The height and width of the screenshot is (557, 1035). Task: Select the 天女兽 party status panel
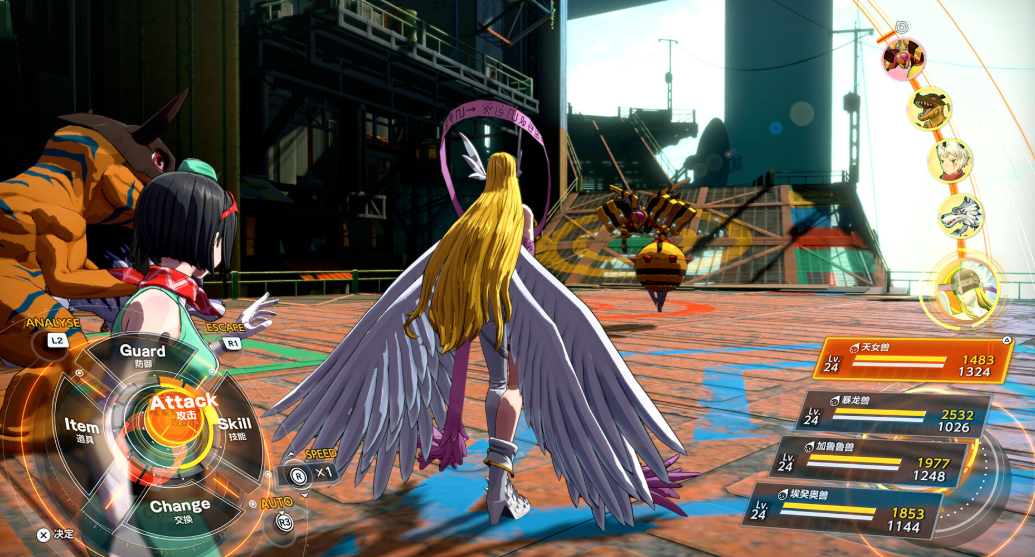click(x=912, y=364)
